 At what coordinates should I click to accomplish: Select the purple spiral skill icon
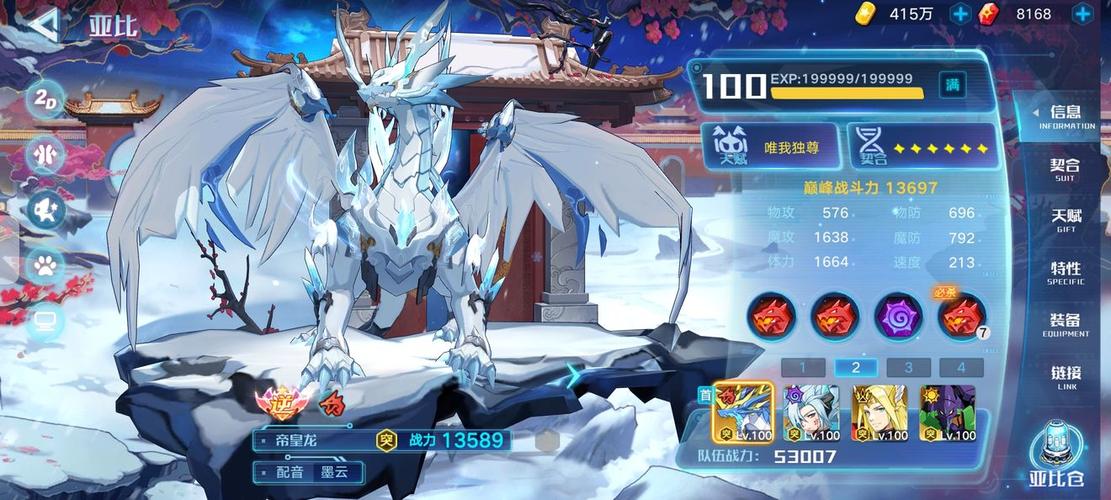(x=898, y=317)
